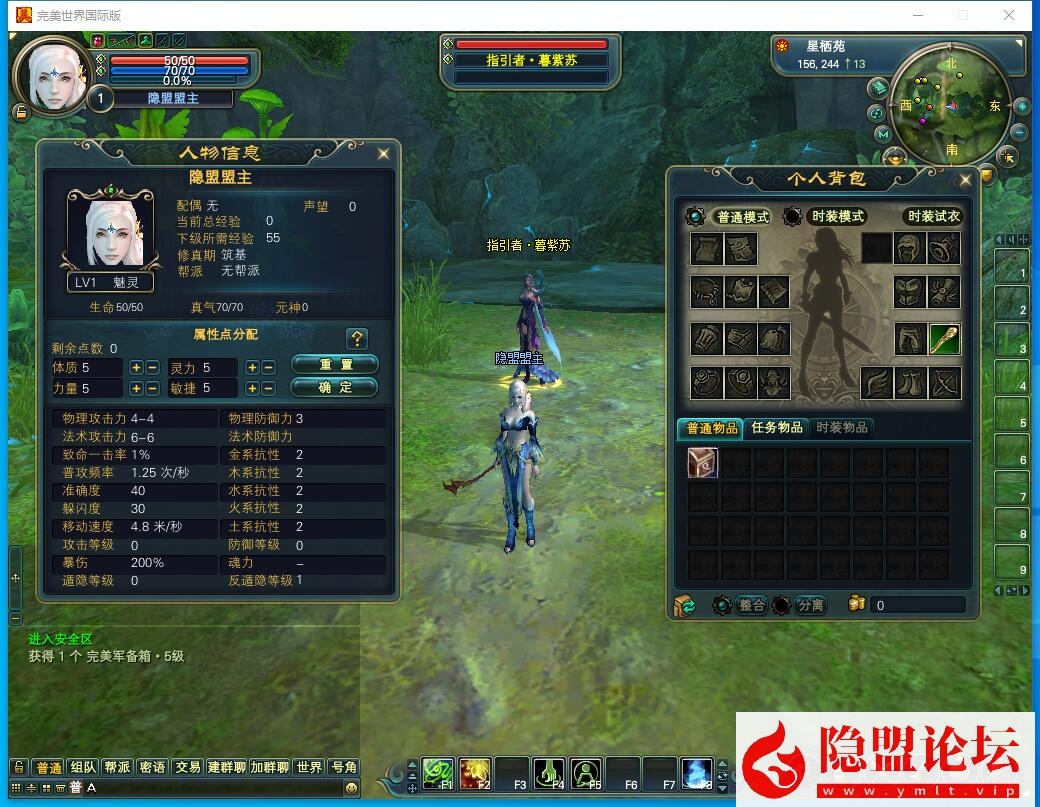Minimize the game window
The height and width of the screenshot is (807, 1040).
[x=918, y=15]
